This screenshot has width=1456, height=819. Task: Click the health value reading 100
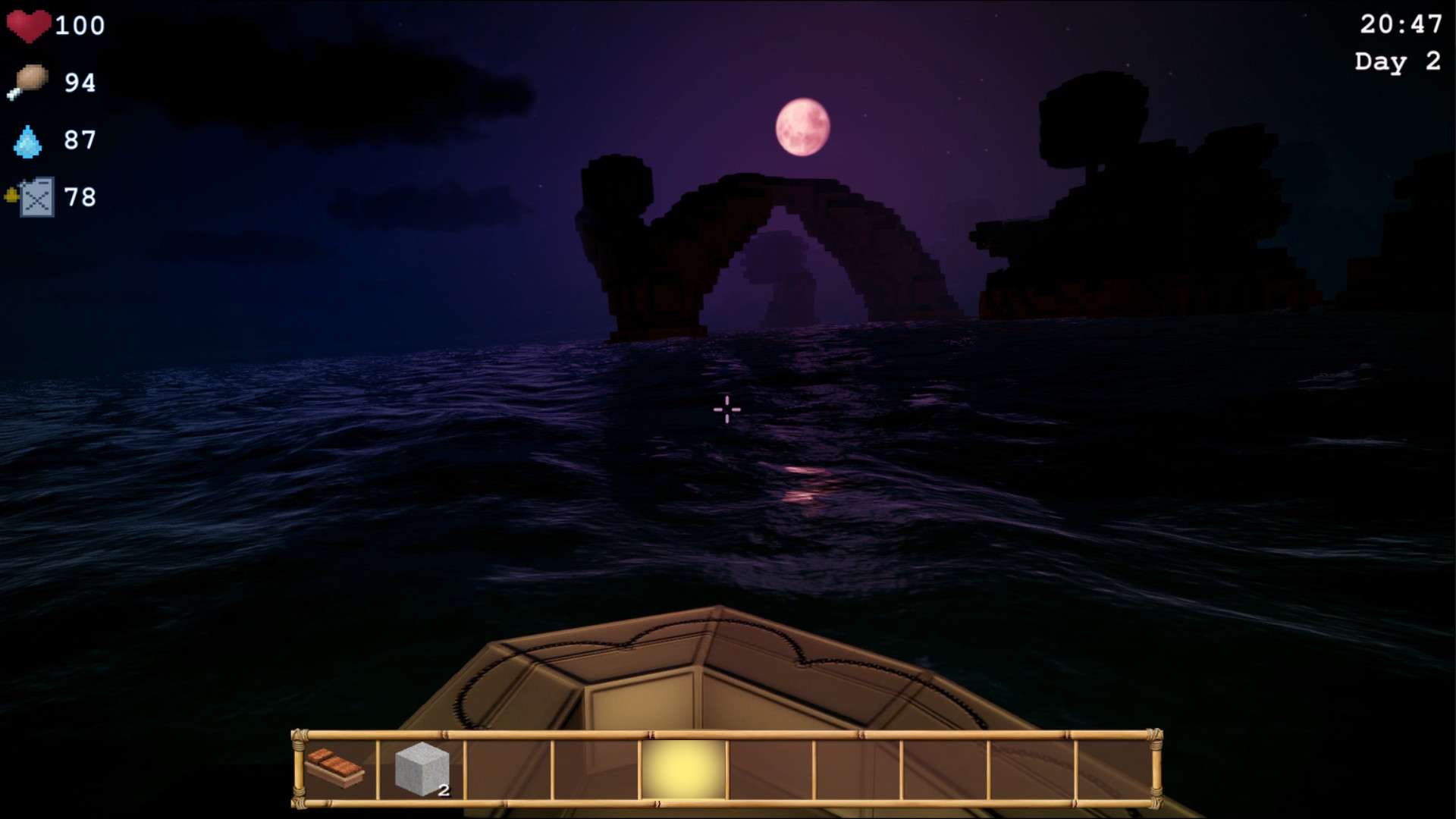[x=80, y=25]
